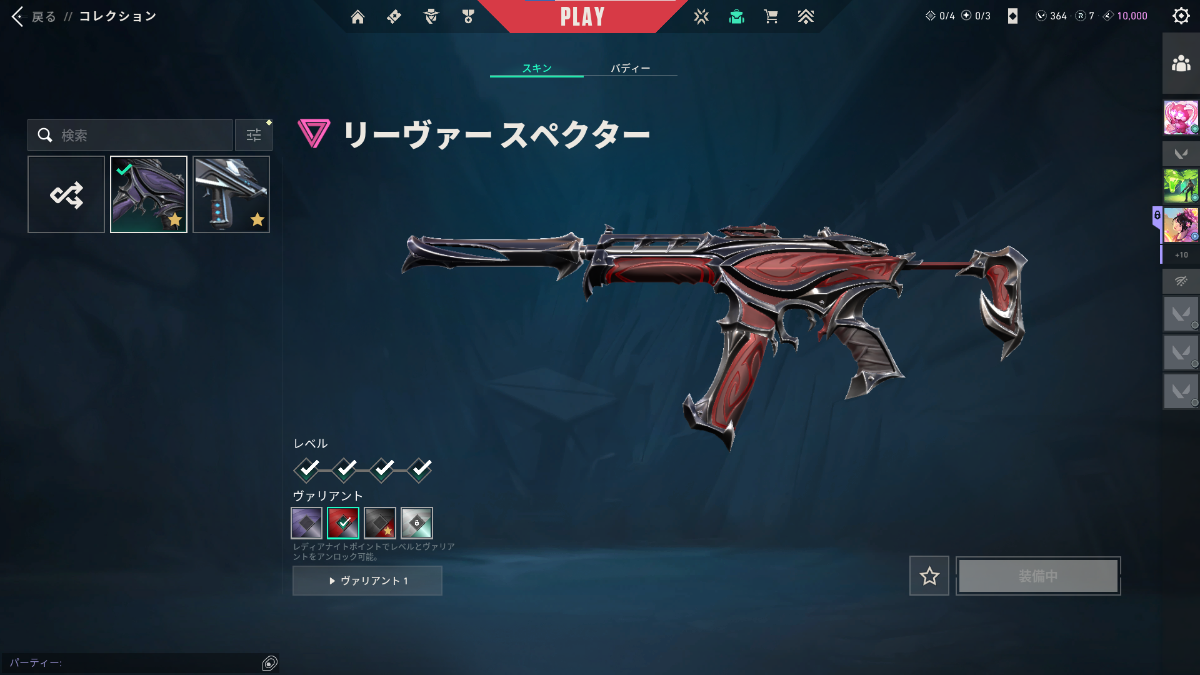Select the random shuffle skin tile
The height and width of the screenshot is (675, 1200).
coord(66,194)
